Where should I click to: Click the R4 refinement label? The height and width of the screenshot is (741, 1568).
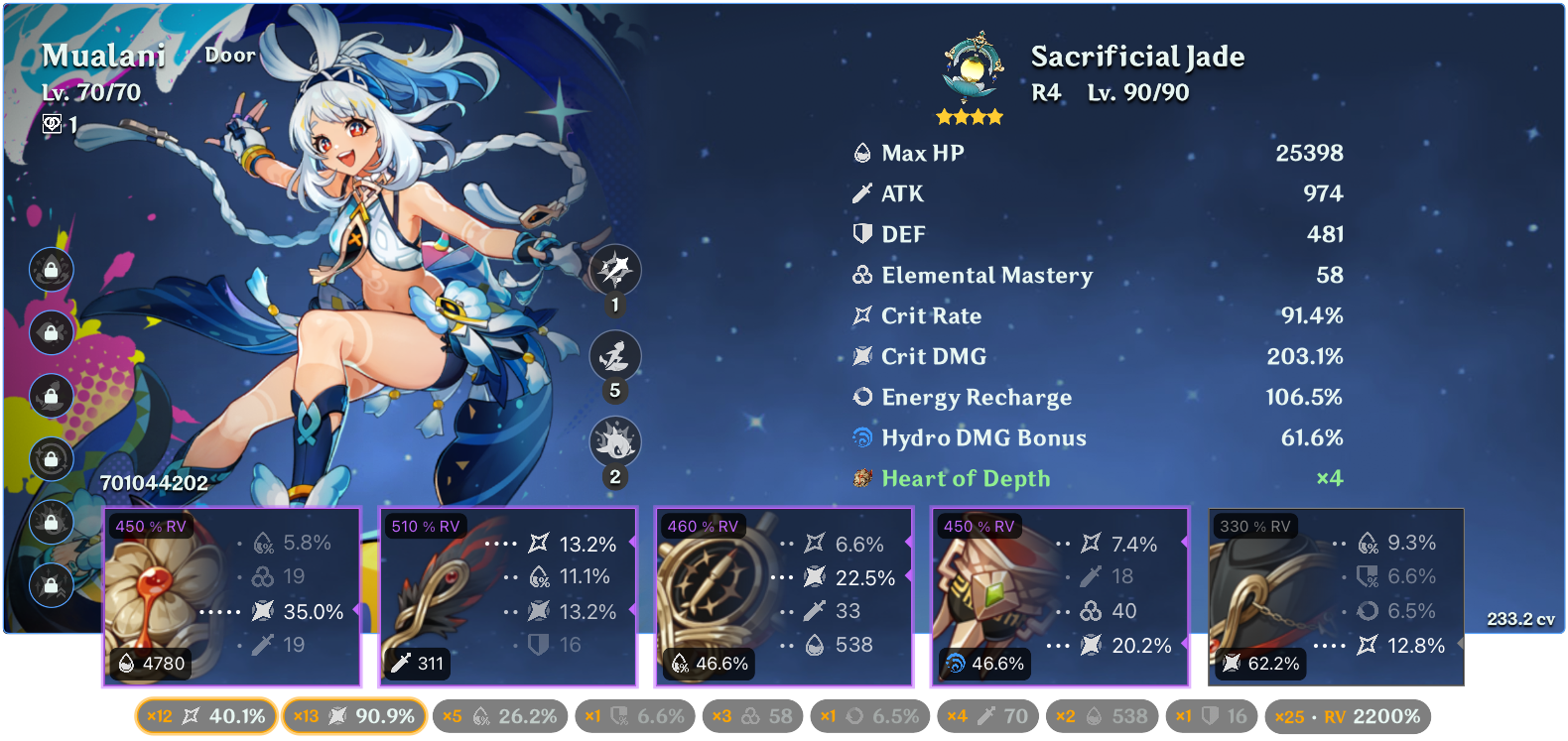(x=1045, y=93)
